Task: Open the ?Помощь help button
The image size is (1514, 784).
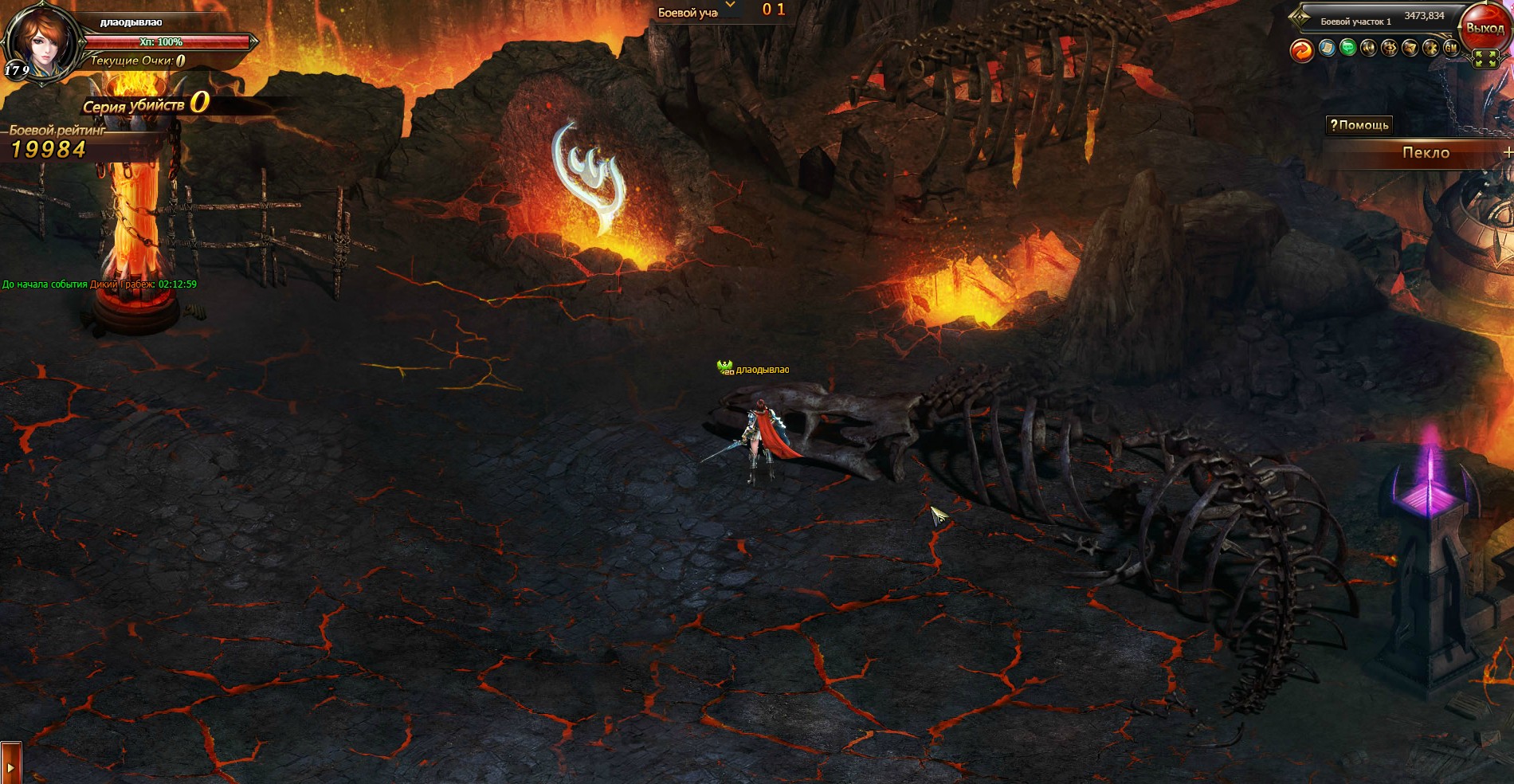Action: coord(1359,125)
